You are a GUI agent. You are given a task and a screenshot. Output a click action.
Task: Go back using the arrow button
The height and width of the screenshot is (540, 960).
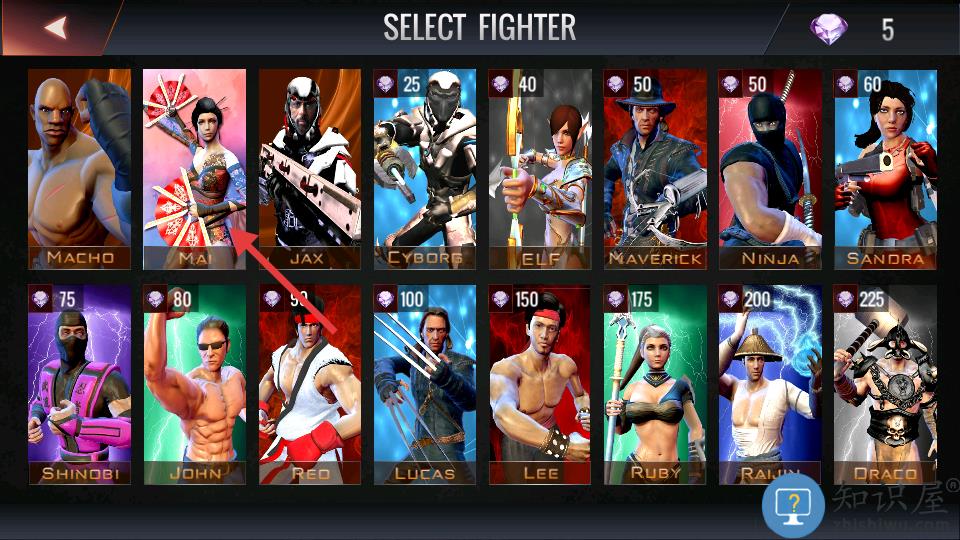point(55,27)
